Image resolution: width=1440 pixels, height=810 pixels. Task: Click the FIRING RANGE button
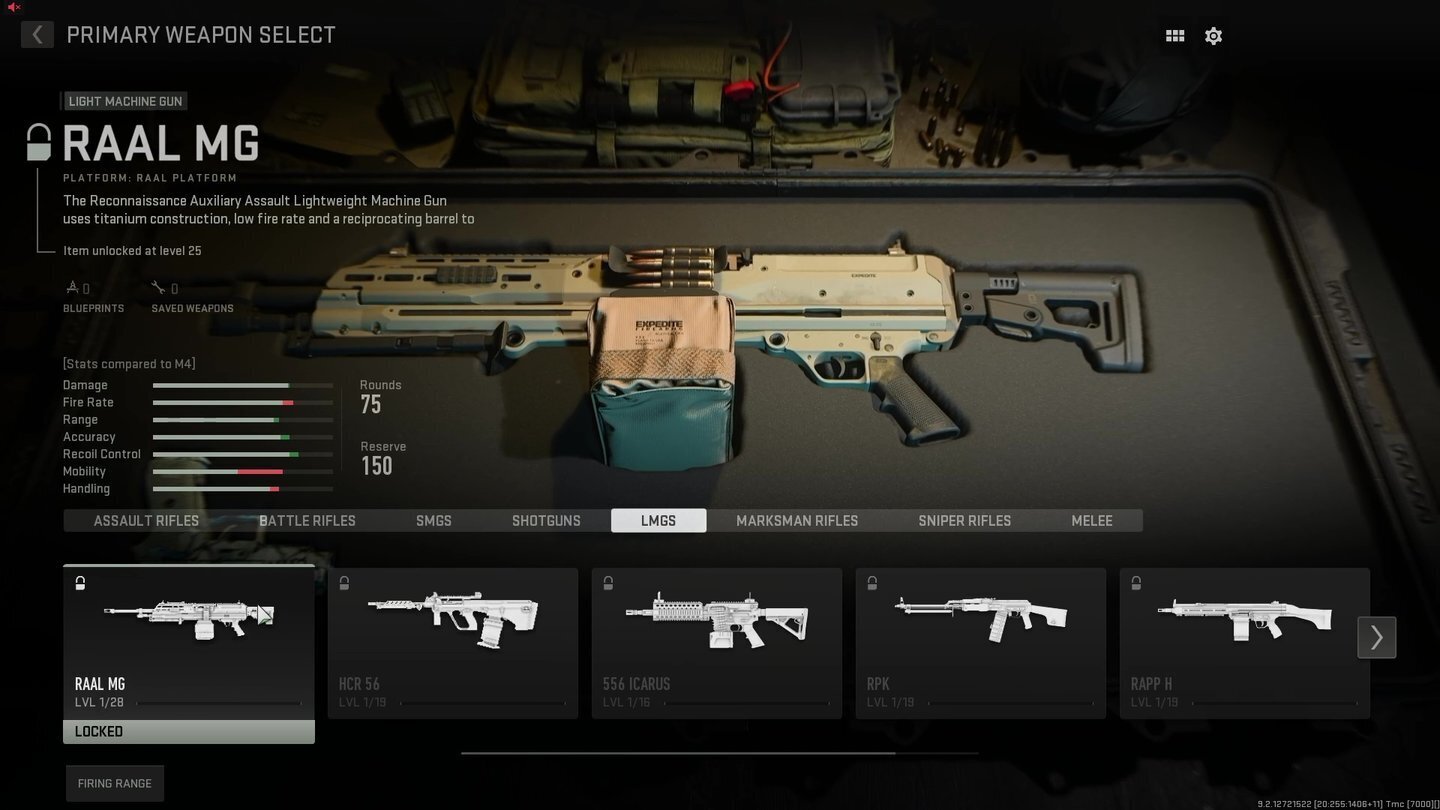(x=114, y=783)
